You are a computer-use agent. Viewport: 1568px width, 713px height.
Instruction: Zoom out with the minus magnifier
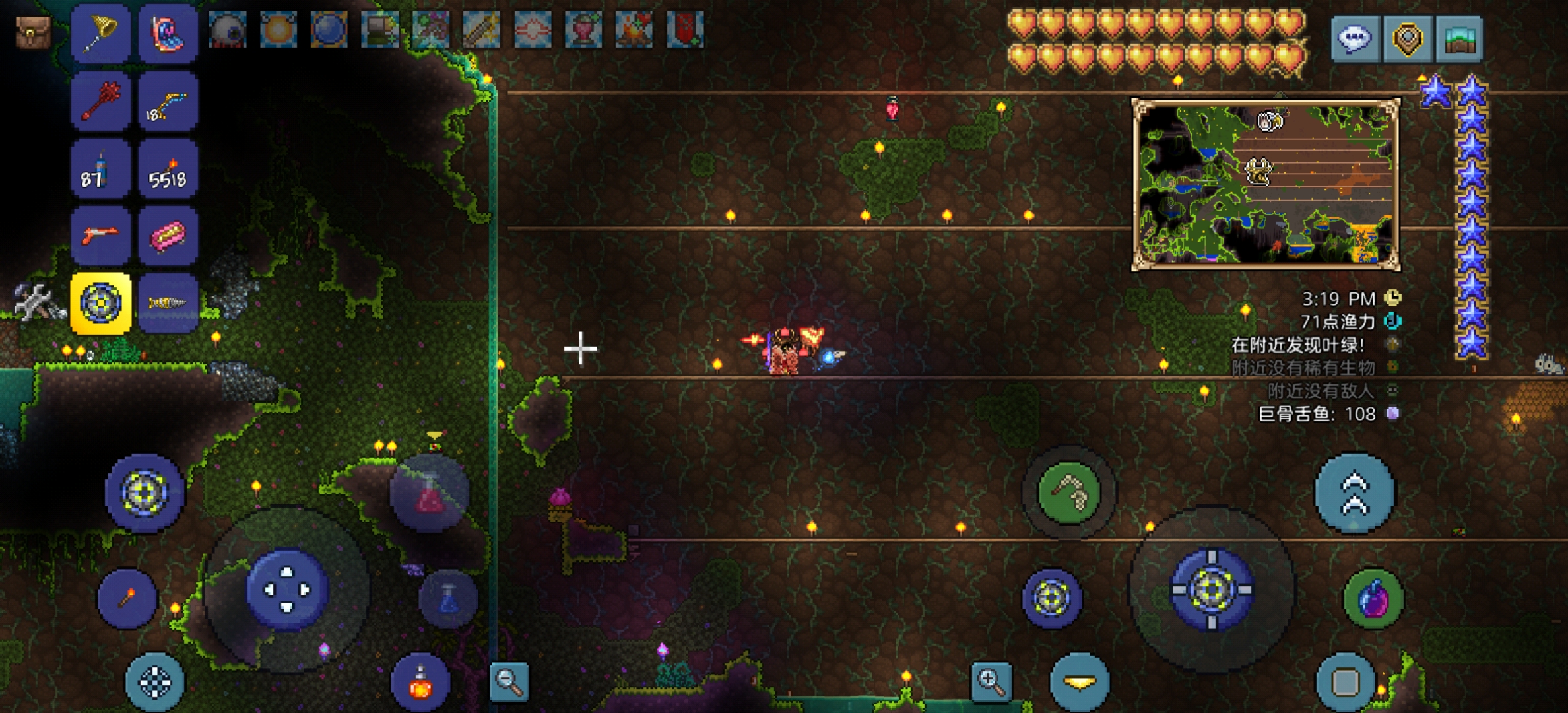click(509, 681)
